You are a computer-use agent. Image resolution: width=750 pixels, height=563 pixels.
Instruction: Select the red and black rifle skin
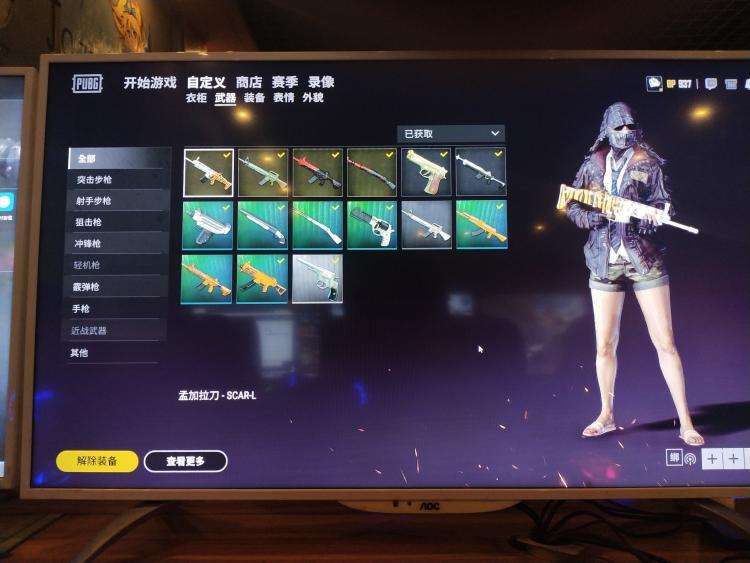click(x=317, y=171)
